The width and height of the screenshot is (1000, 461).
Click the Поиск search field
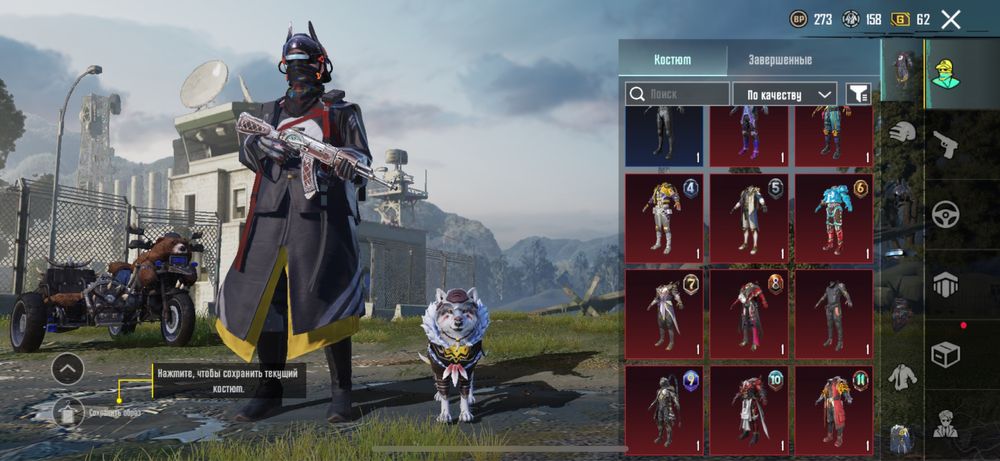677,94
